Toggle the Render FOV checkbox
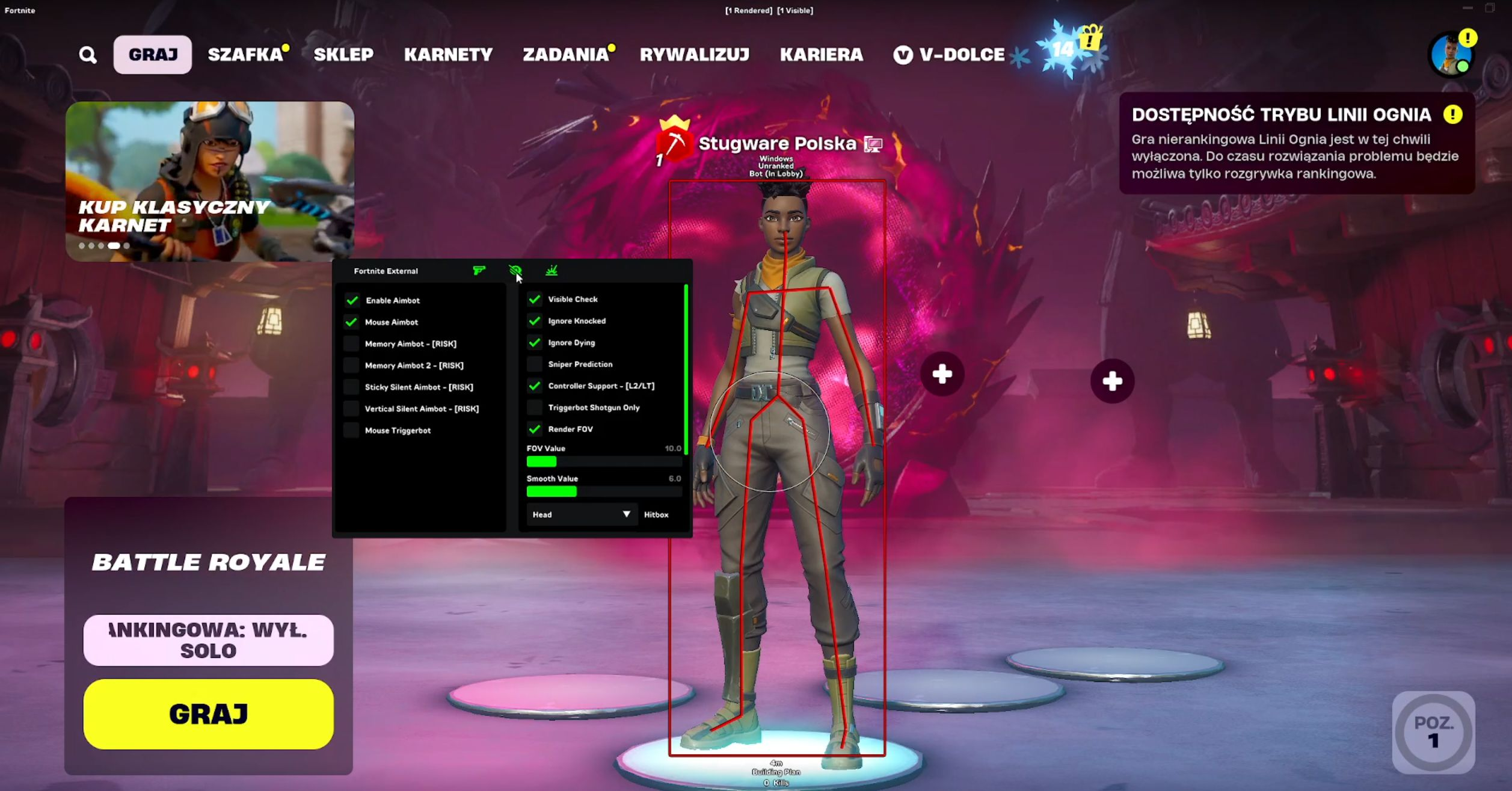 click(x=534, y=429)
